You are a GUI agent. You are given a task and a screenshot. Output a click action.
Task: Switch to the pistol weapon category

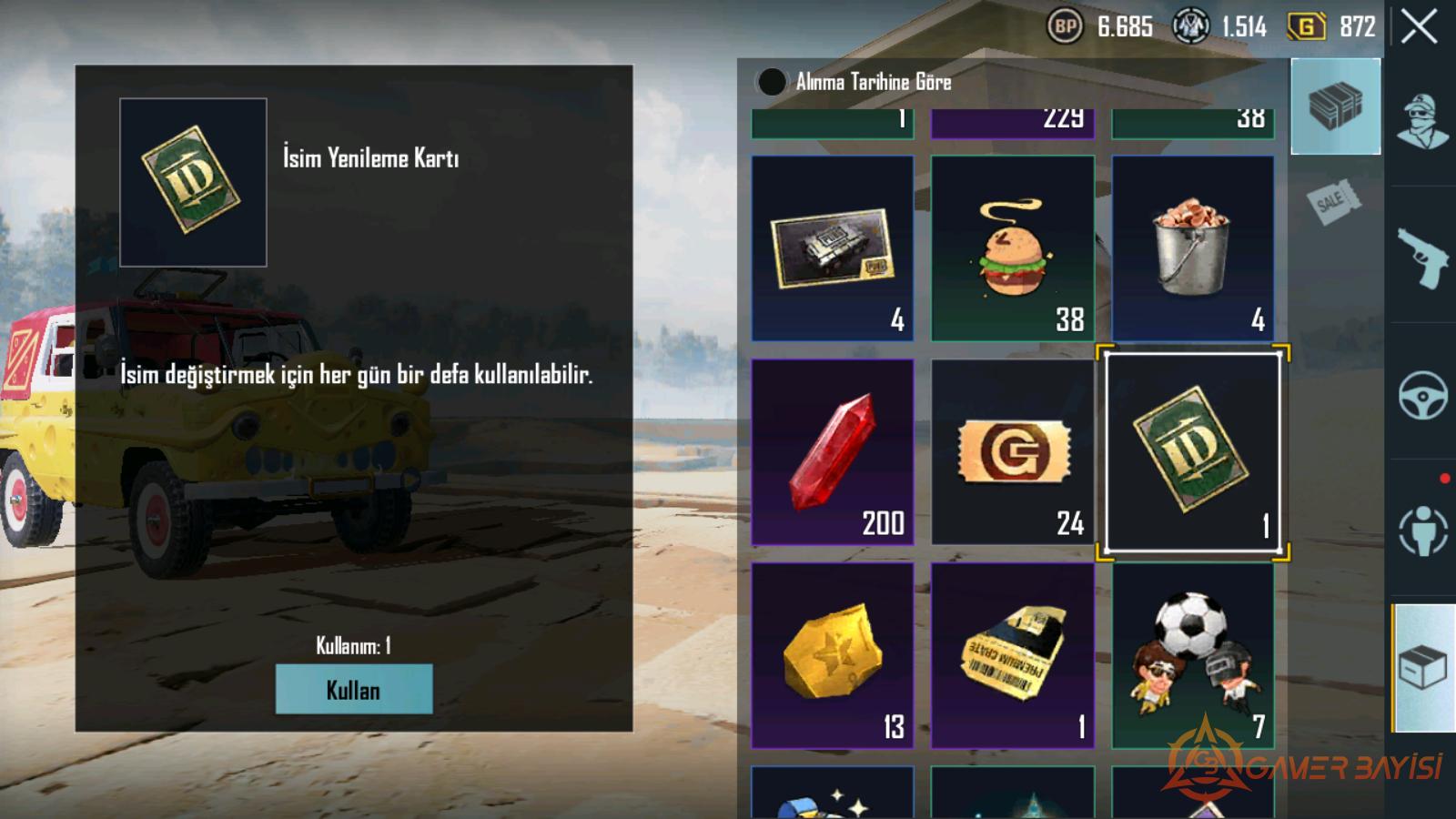click(x=1422, y=258)
